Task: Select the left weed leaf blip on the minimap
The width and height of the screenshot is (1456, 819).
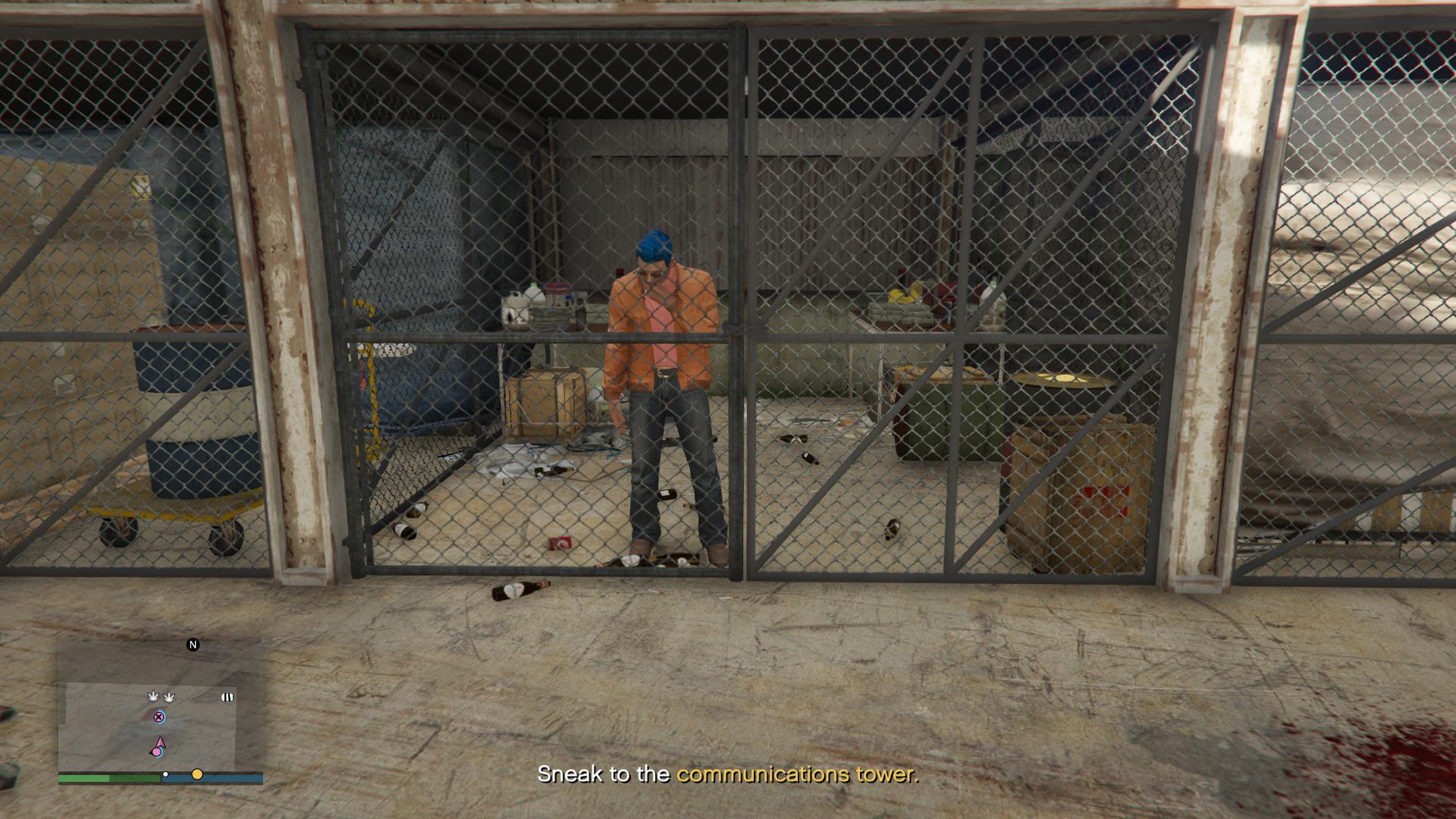Action: (x=152, y=696)
